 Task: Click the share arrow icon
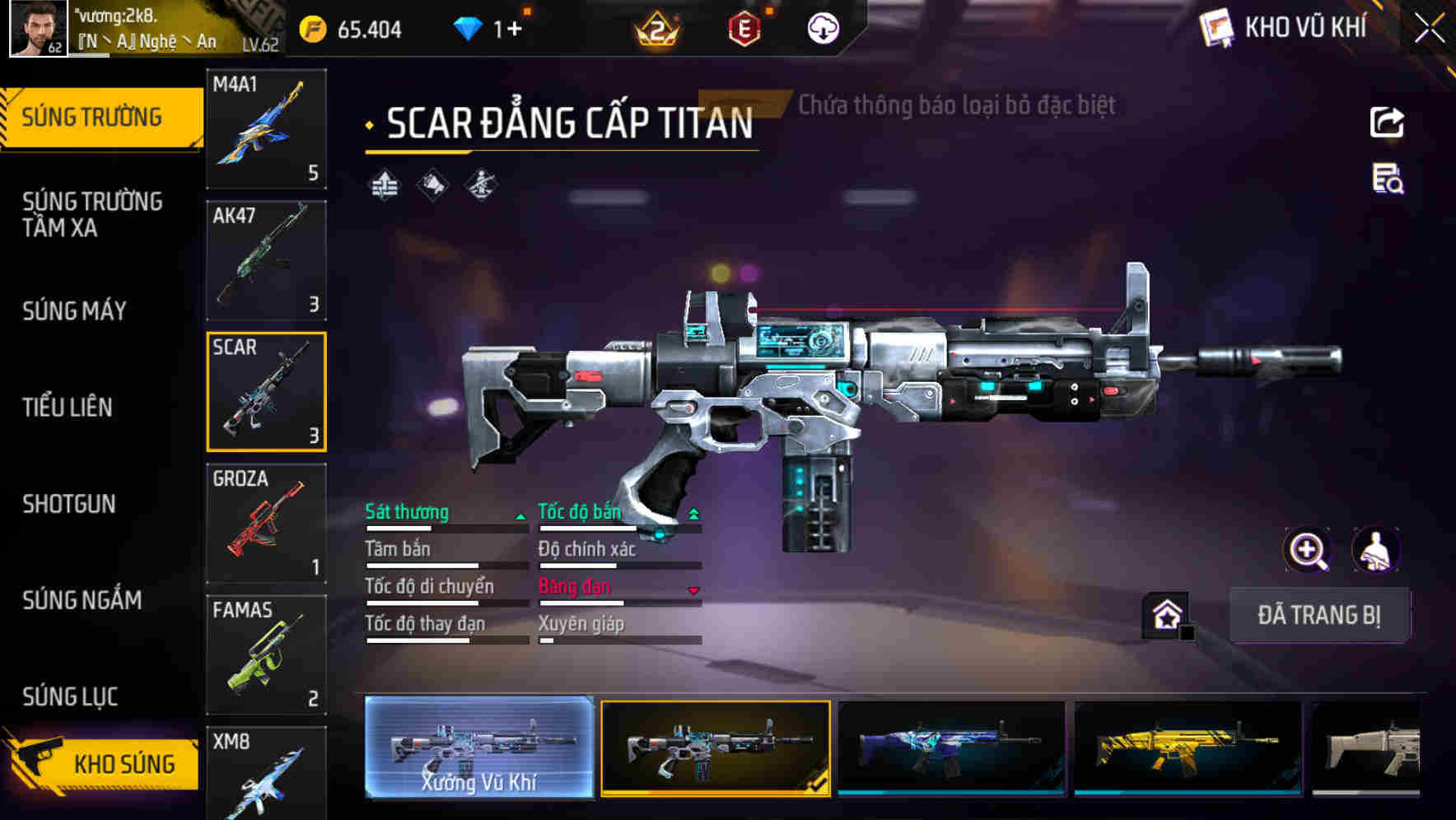(1387, 123)
